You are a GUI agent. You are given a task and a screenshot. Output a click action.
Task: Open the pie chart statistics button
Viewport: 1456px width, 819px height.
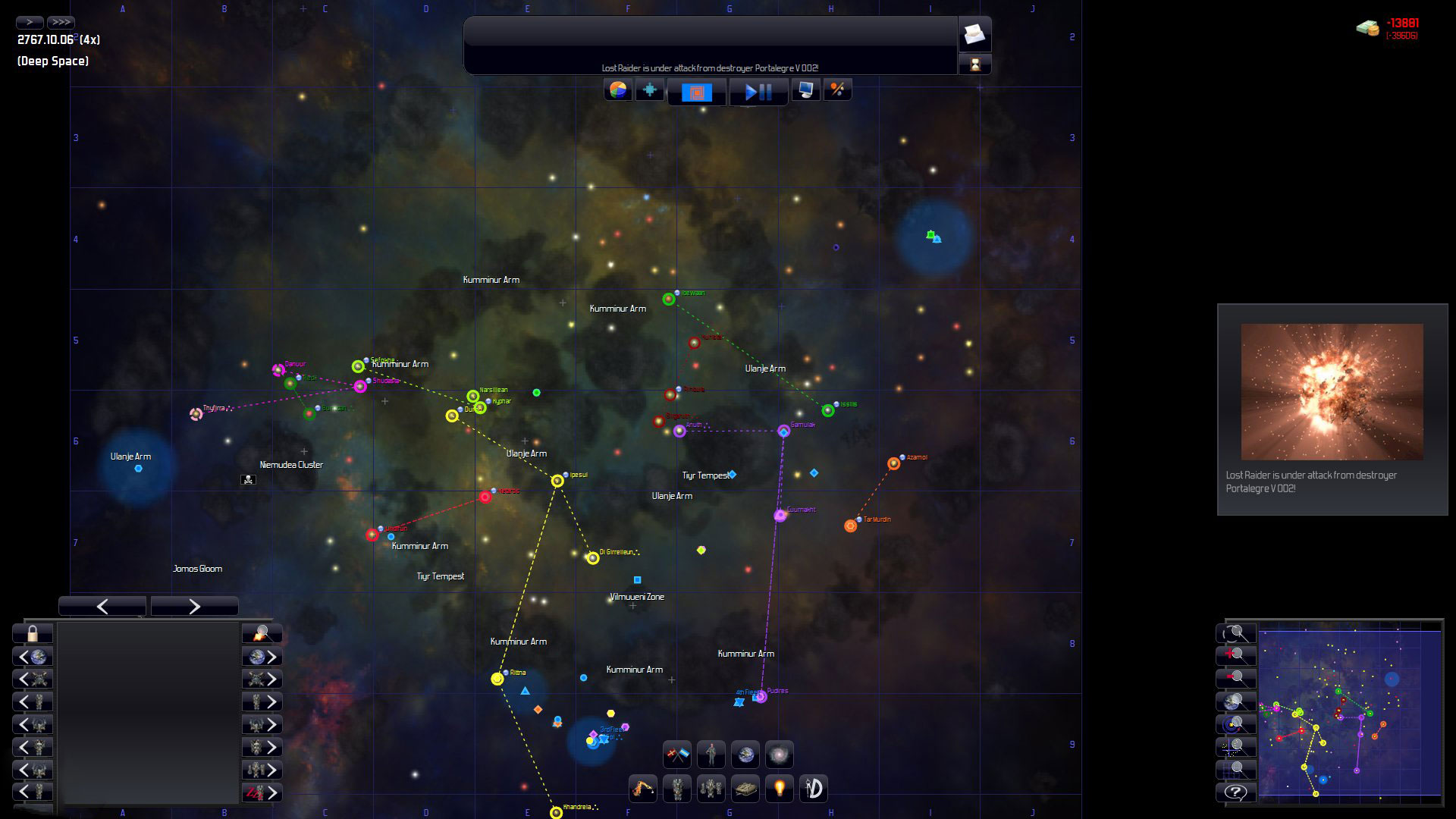click(x=618, y=90)
